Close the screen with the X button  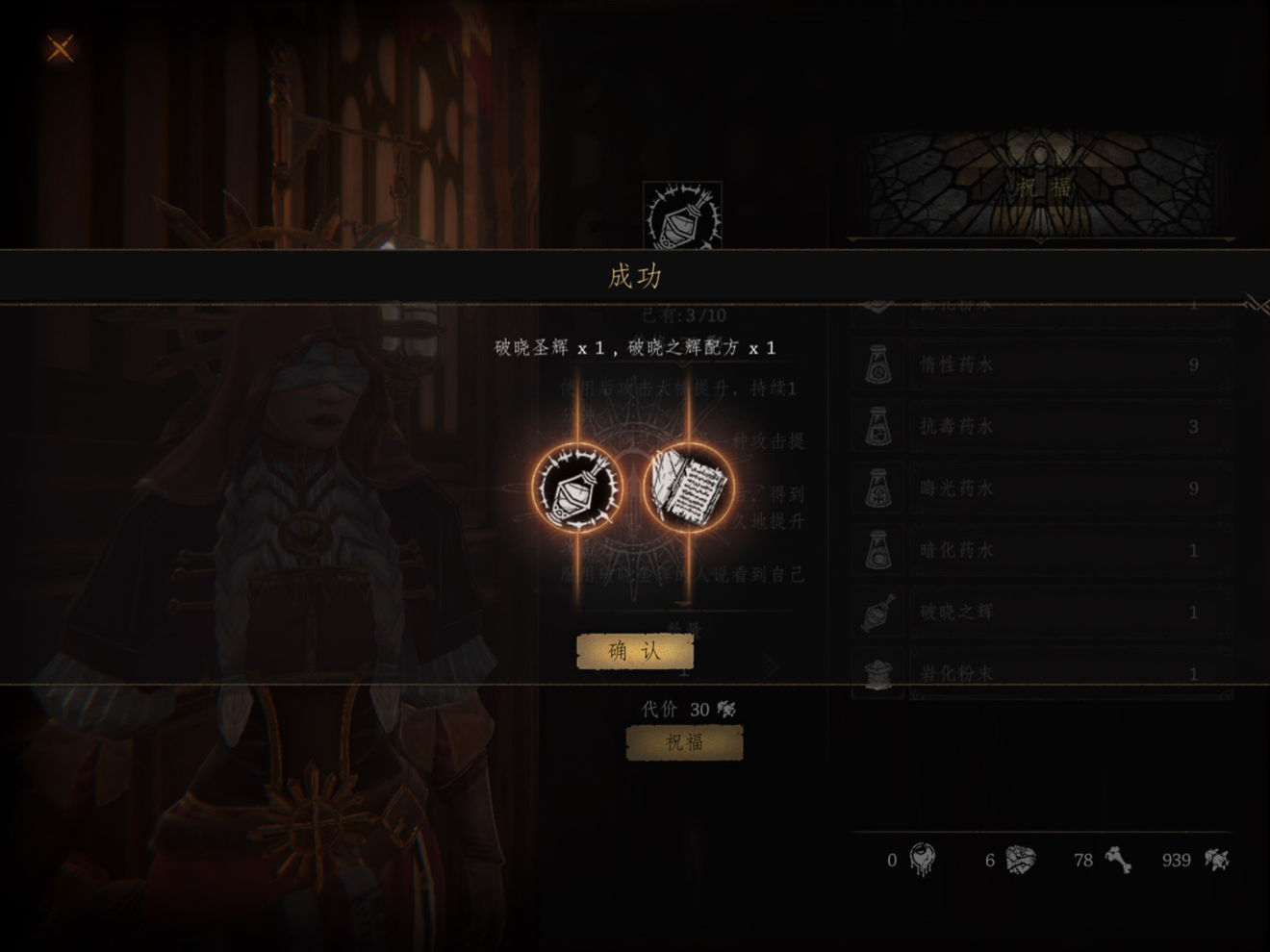tap(61, 48)
